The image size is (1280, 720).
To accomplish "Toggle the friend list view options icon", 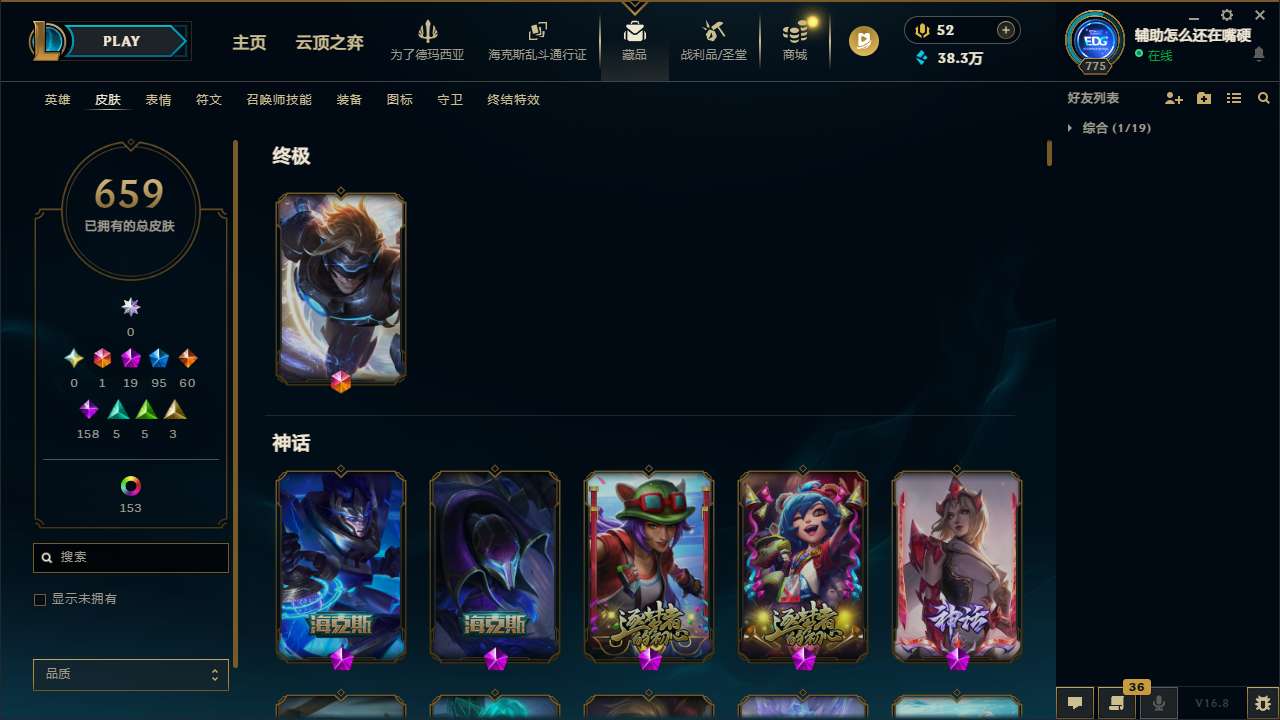I will [1234, 98].
